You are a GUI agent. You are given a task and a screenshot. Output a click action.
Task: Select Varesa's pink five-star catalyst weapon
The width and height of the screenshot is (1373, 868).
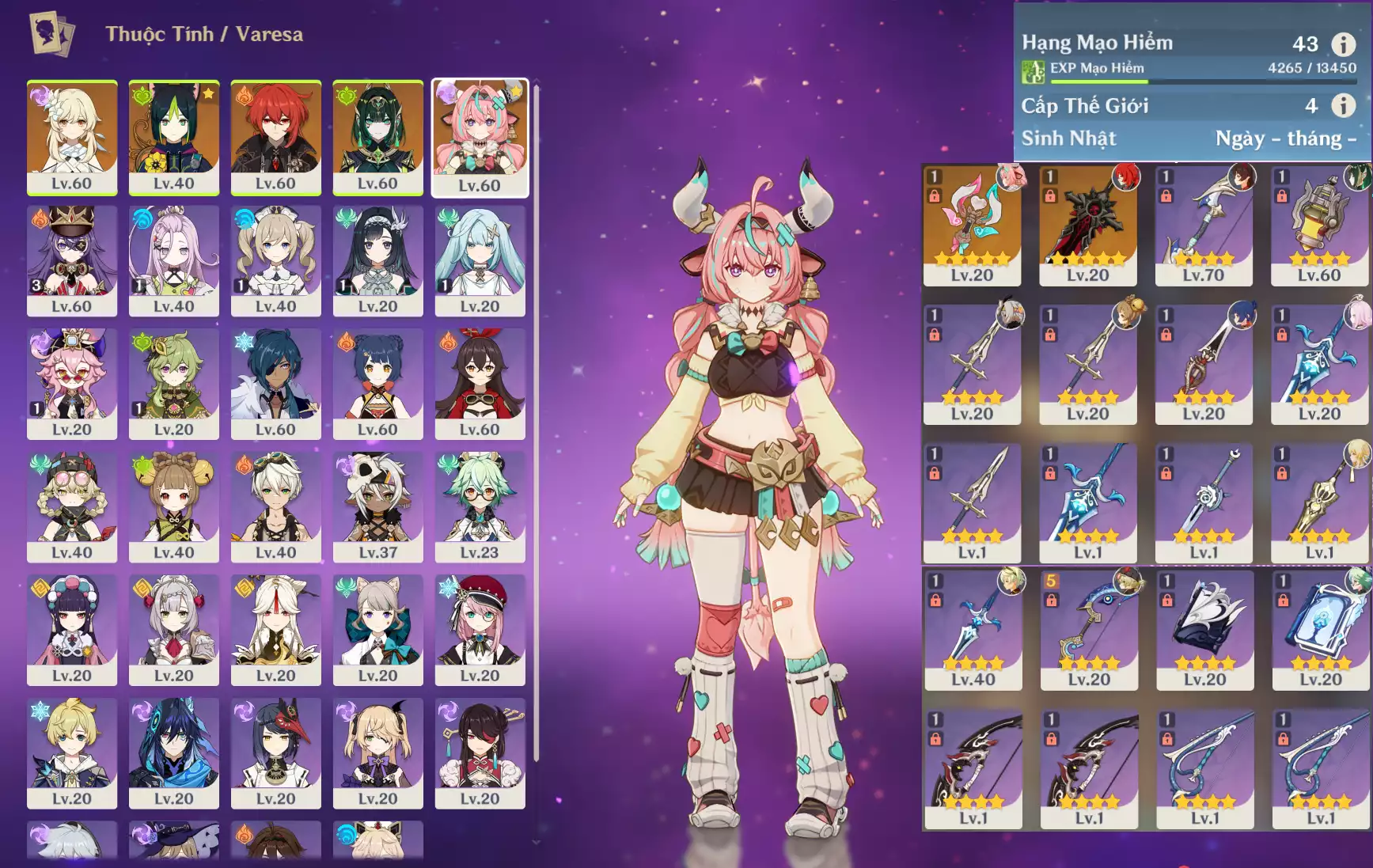(972, 225)
